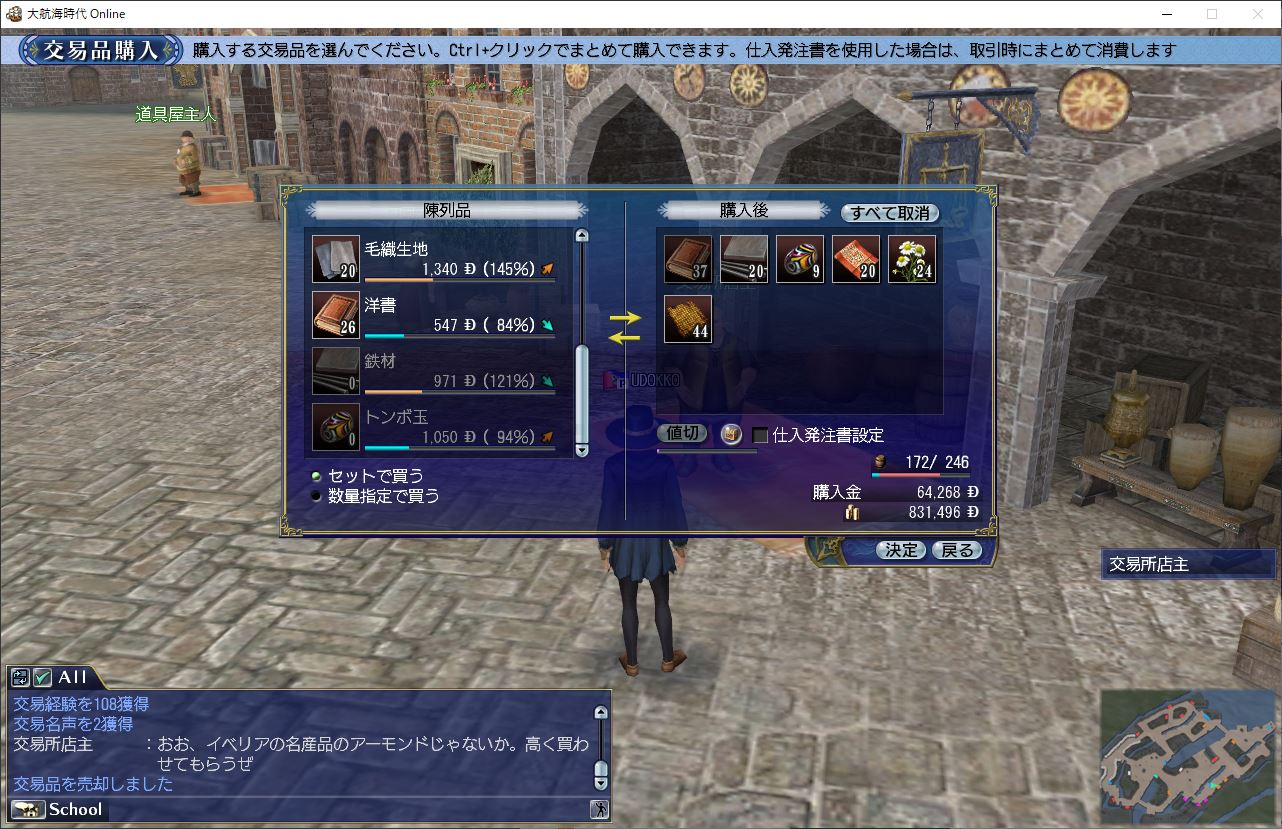This screenshot has height=829, width=1282.
Task: Close the game window
Action: click(1258, 14)
